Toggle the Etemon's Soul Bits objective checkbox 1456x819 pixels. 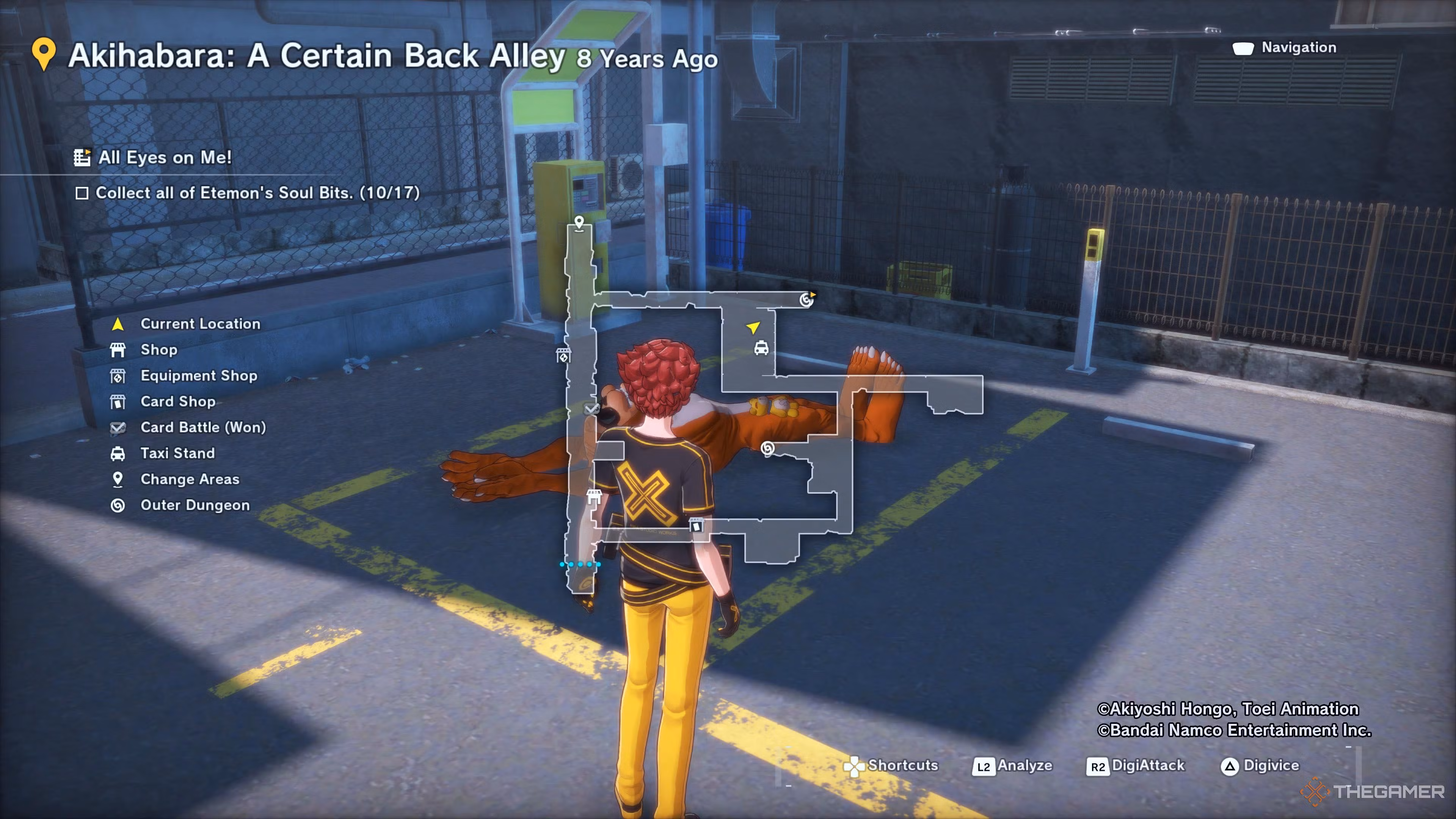click(82, 193)
